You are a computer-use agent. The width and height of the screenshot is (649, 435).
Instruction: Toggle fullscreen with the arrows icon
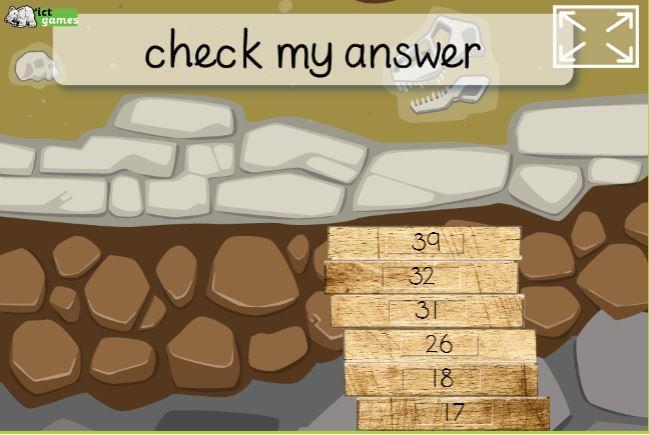[x=595, y=36]
